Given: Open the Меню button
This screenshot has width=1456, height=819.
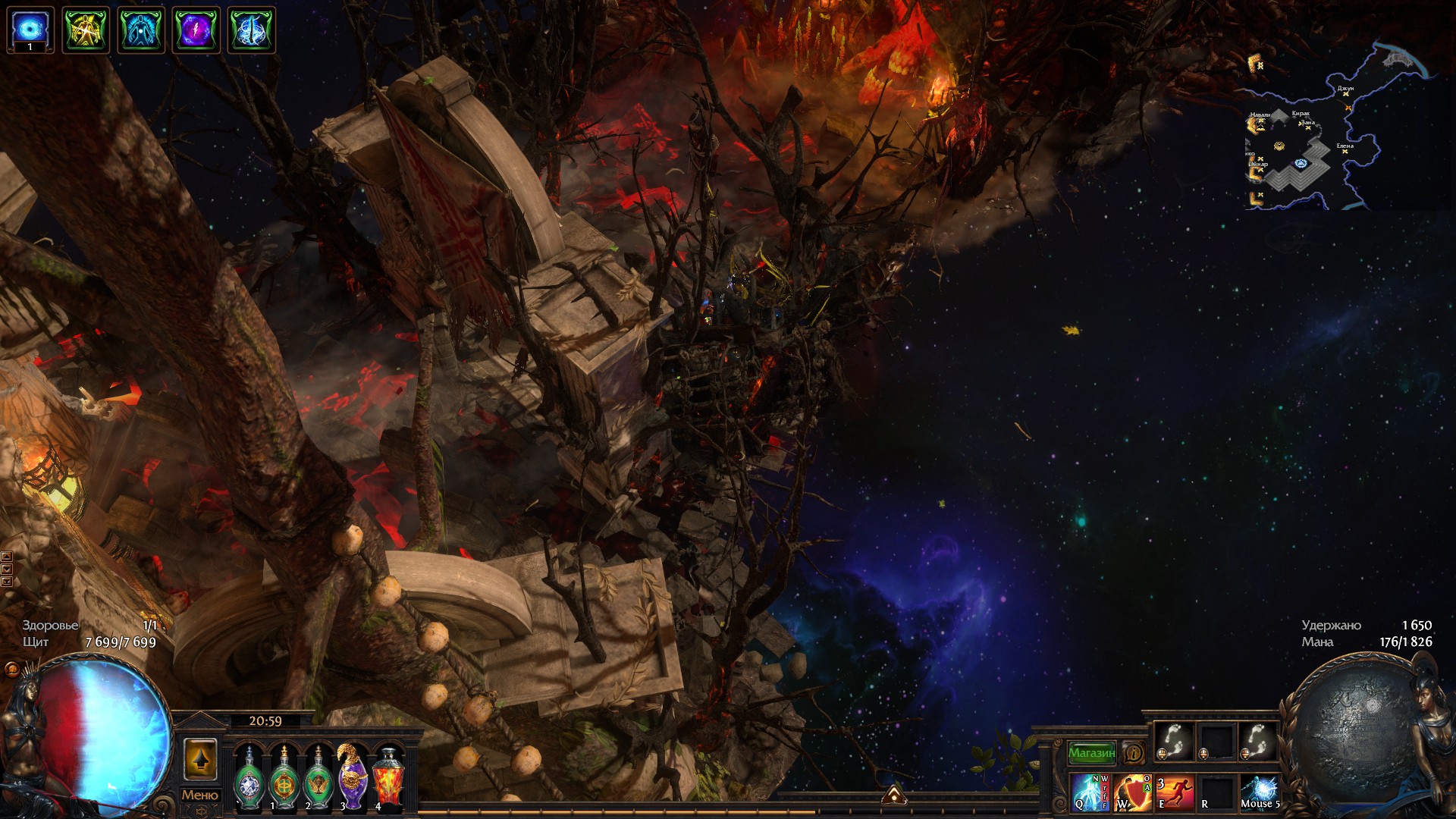Looking at the screenshot, I should 199,795.
